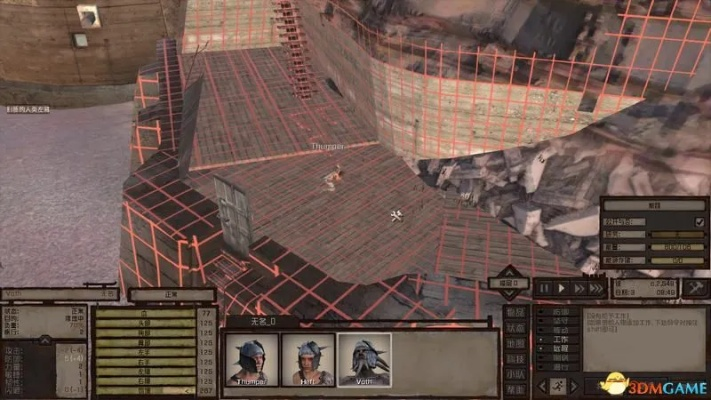The image size is (711, 400).
Task: Set game to double fast-forward speed
Action: click(578, 288)
